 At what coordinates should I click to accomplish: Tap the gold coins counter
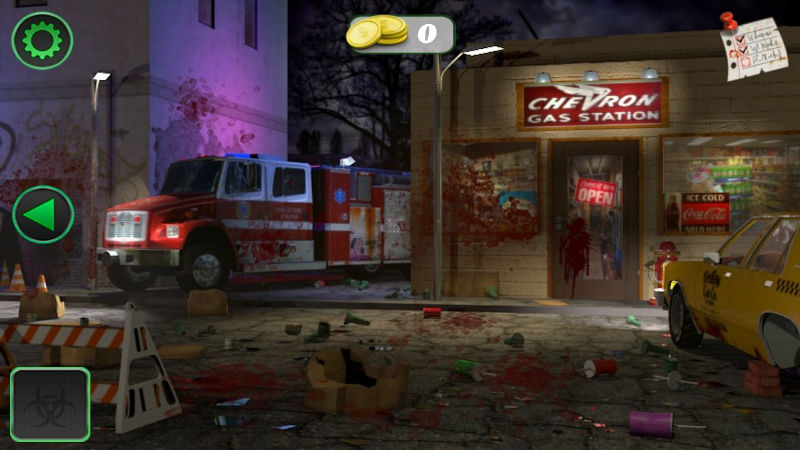tap(400, 33)
